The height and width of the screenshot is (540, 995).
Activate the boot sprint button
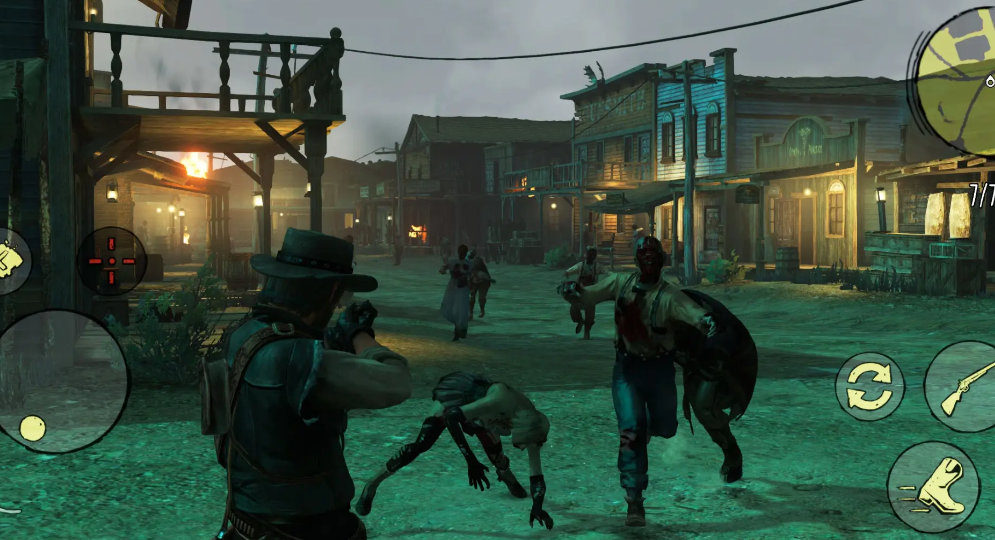point(932,487)
